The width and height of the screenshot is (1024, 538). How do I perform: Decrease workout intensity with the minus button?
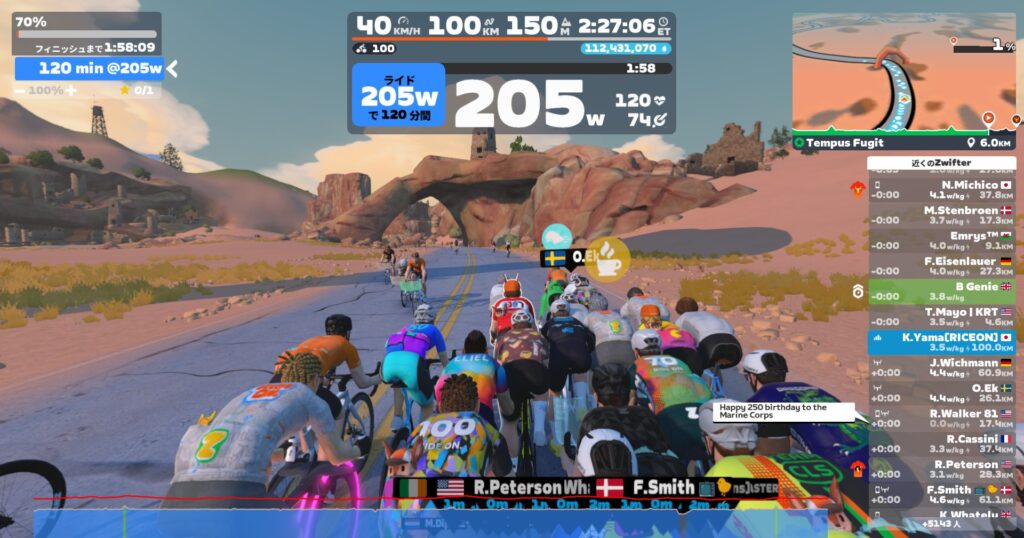19,90
